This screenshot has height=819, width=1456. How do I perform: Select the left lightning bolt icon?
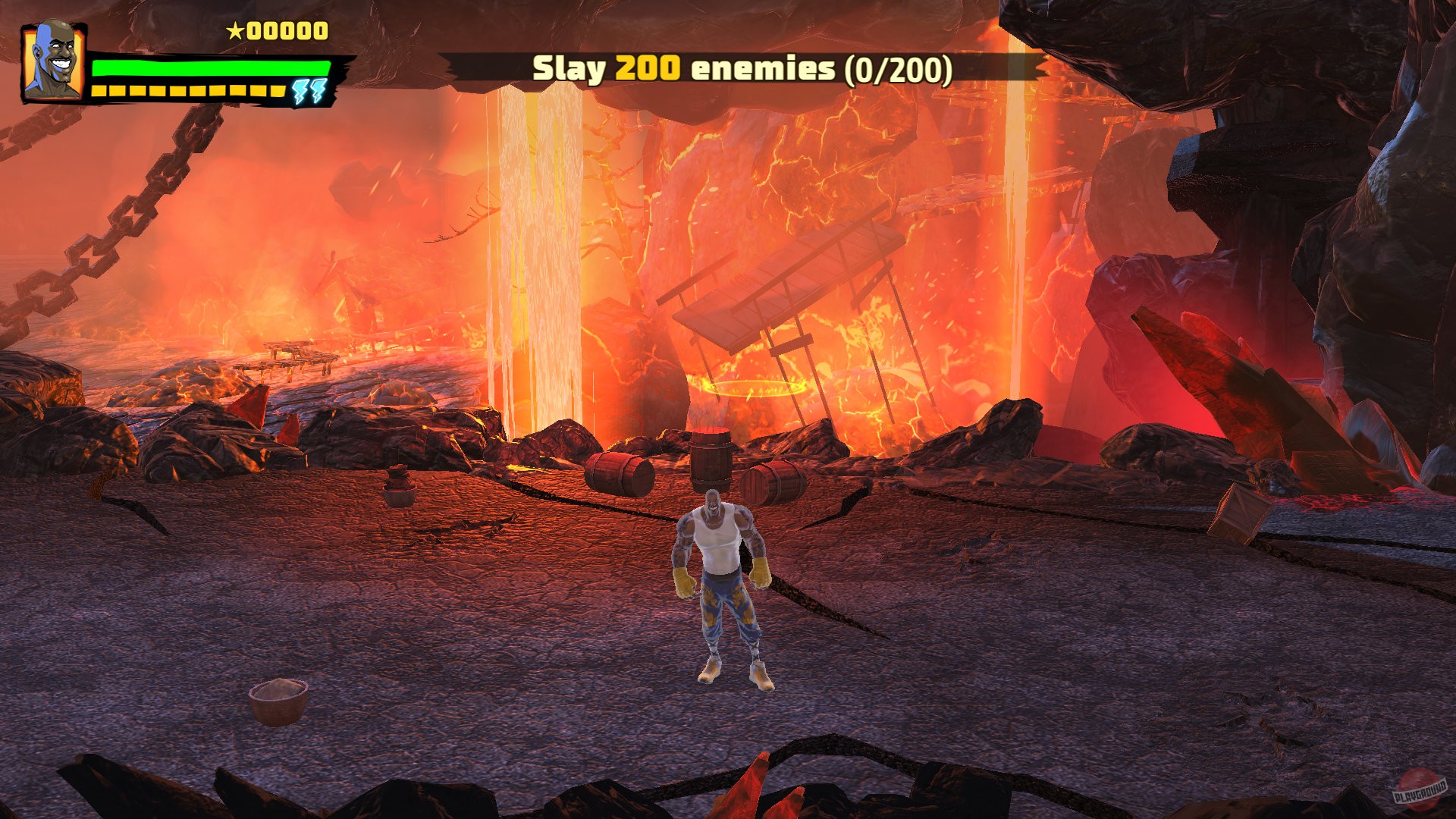tap(299, 91)
